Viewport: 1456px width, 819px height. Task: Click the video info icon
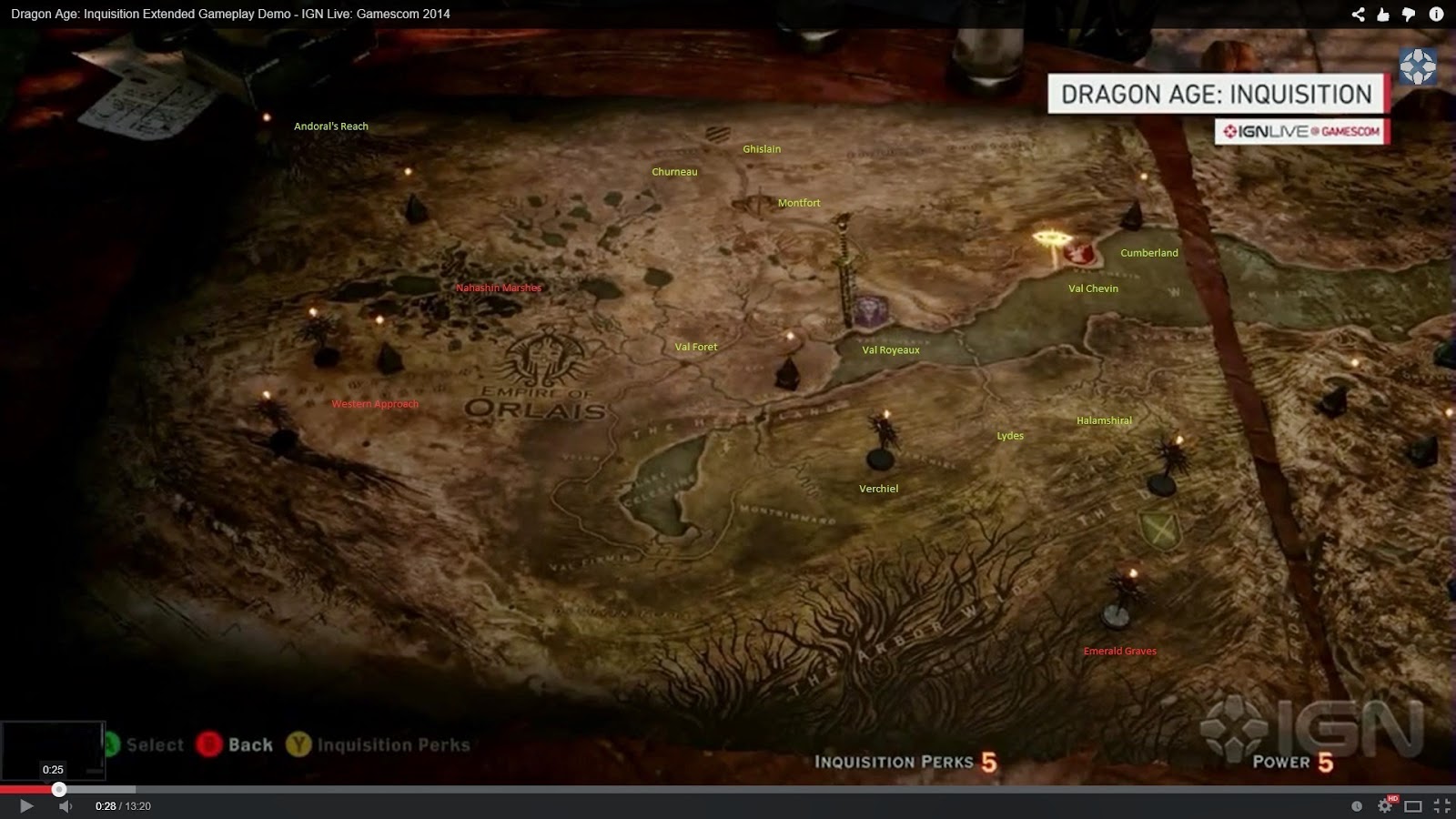pos(1438,14)
